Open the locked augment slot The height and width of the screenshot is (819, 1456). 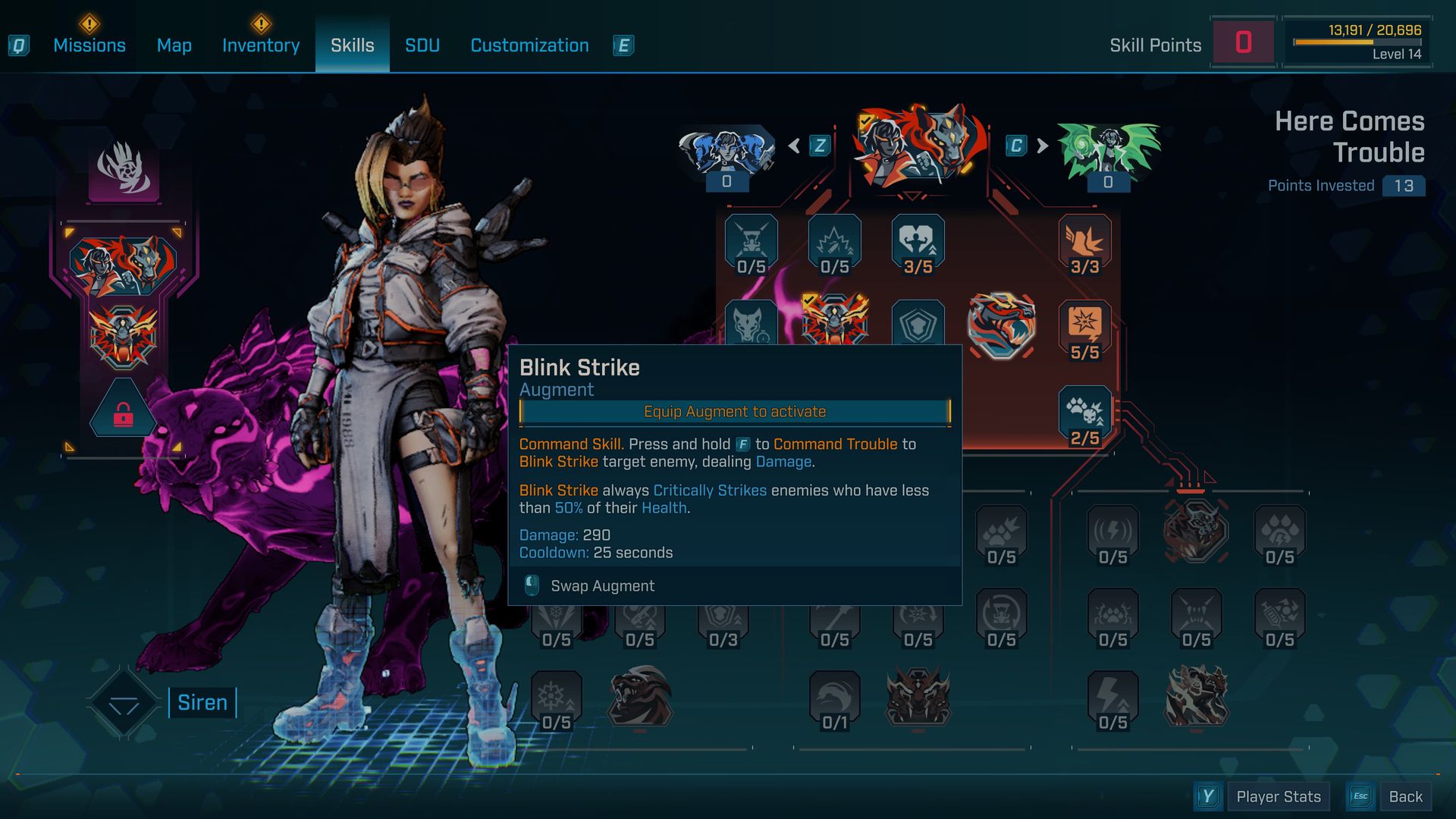pos(123,410)
